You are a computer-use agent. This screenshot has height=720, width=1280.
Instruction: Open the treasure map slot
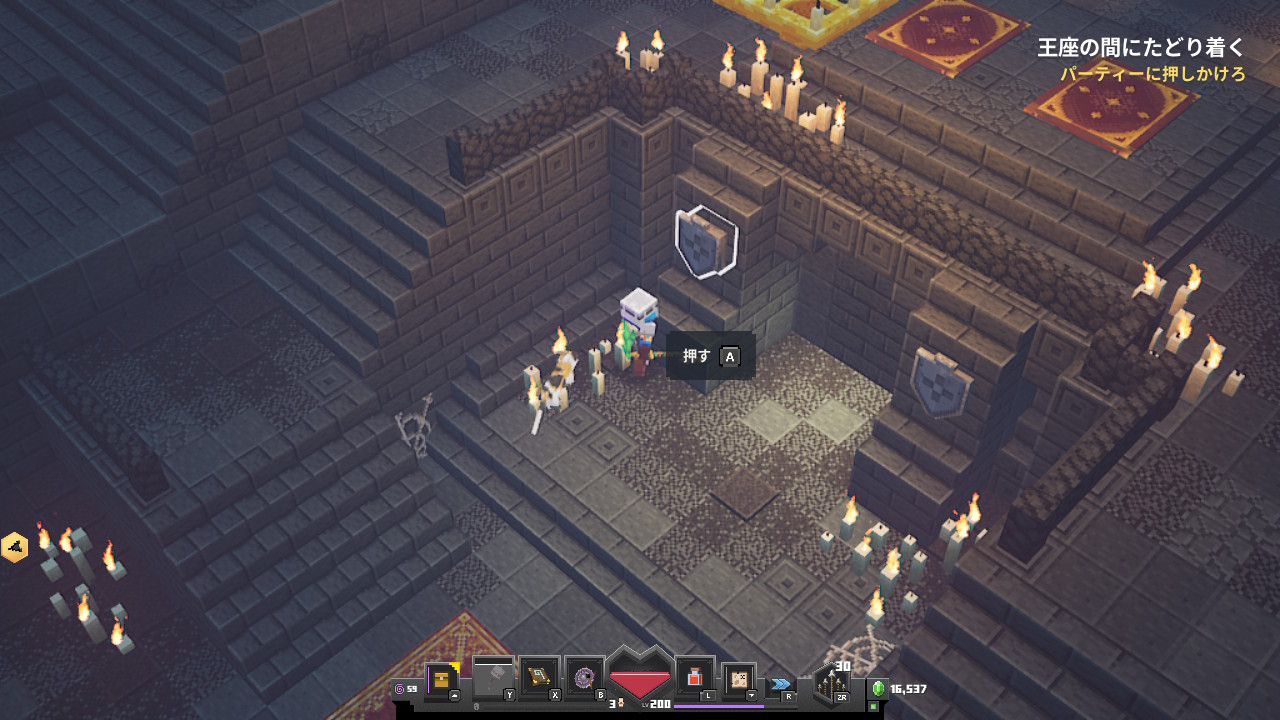pos(738,679)
